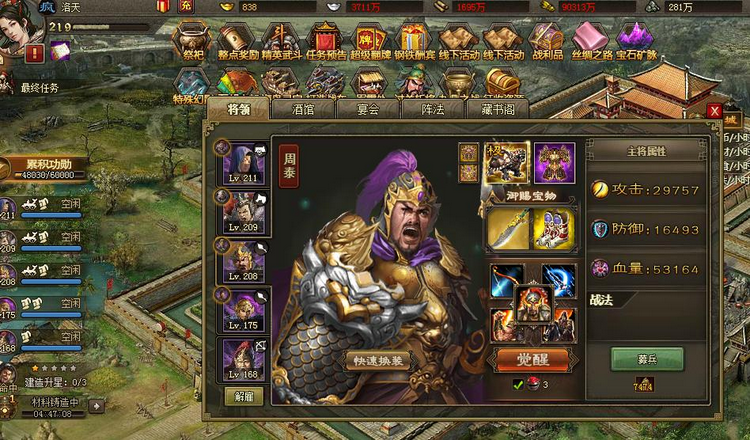Select the golden blade weapon slot

508,229
